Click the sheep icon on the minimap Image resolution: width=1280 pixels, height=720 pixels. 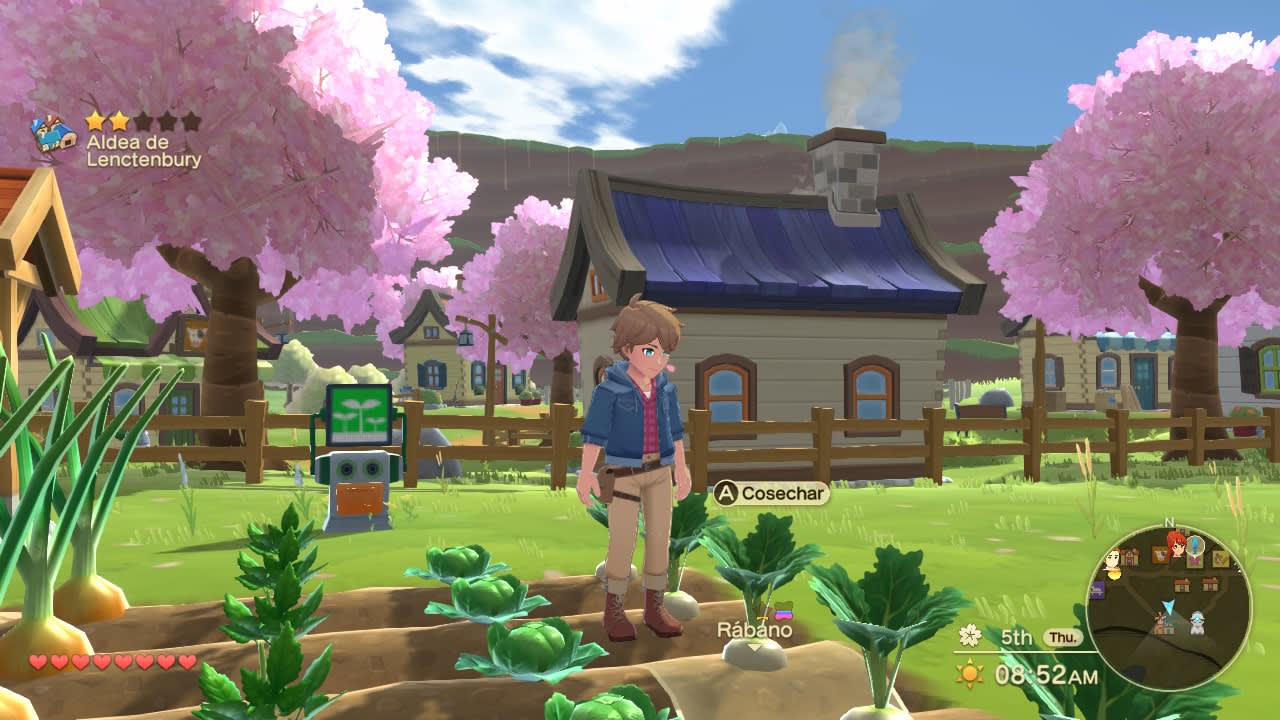pyautogui.click(x=1197, y=623)
